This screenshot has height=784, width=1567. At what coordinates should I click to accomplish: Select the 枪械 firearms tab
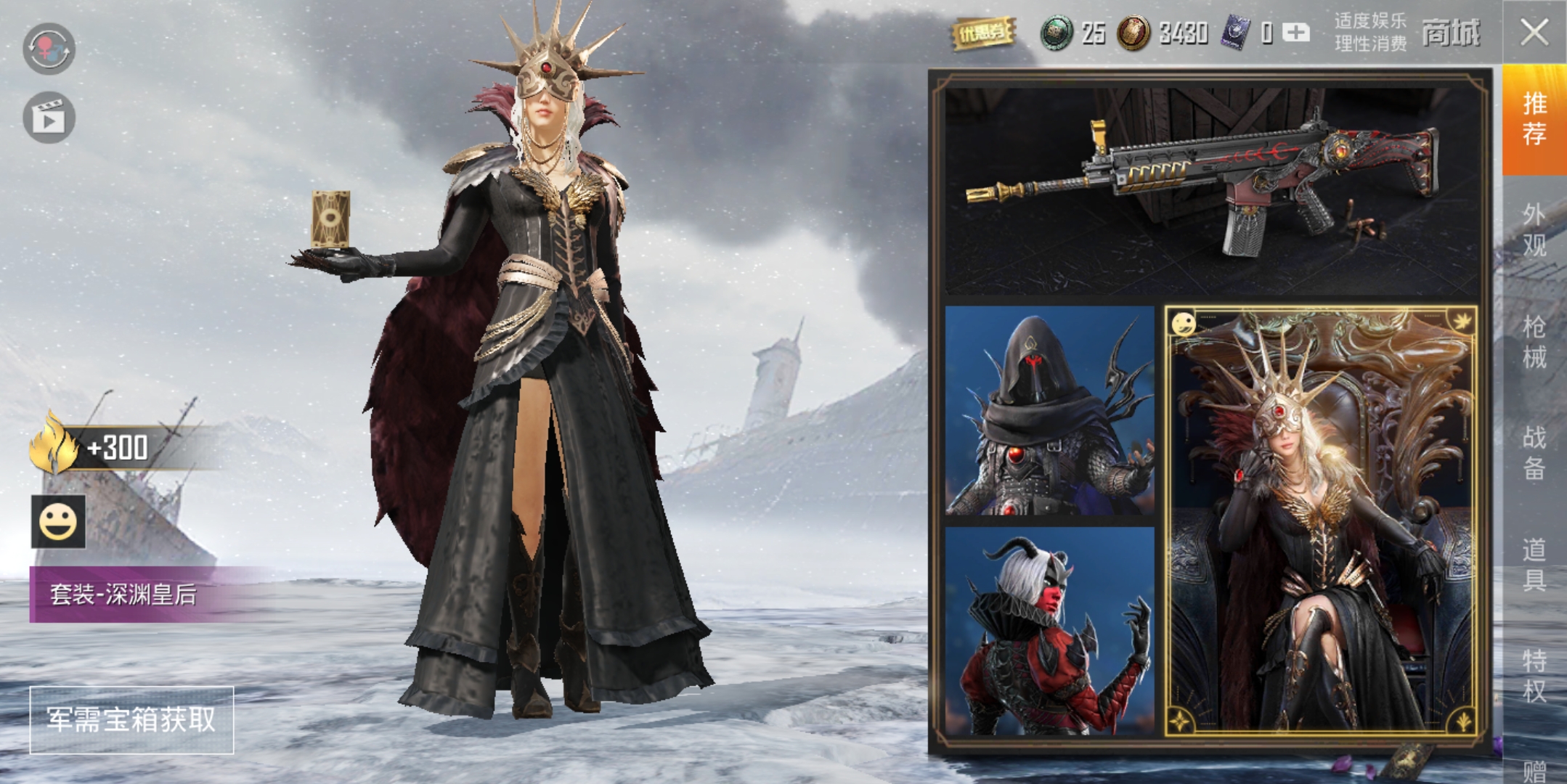pyautogui.click(x=1534, y=342)
